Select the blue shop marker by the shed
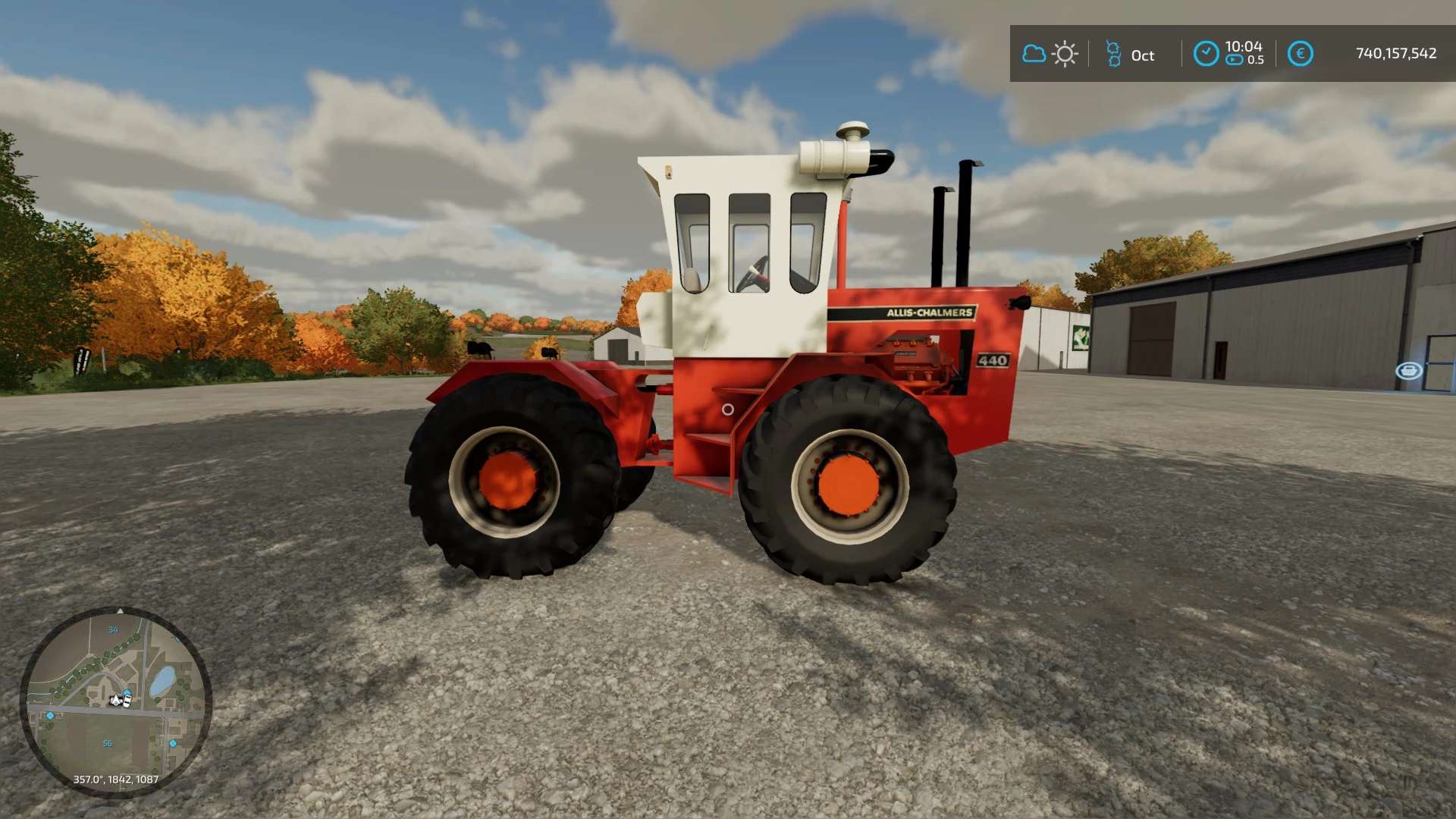This screenshot has width=1456, height=819. click(x=1408, y=370)
